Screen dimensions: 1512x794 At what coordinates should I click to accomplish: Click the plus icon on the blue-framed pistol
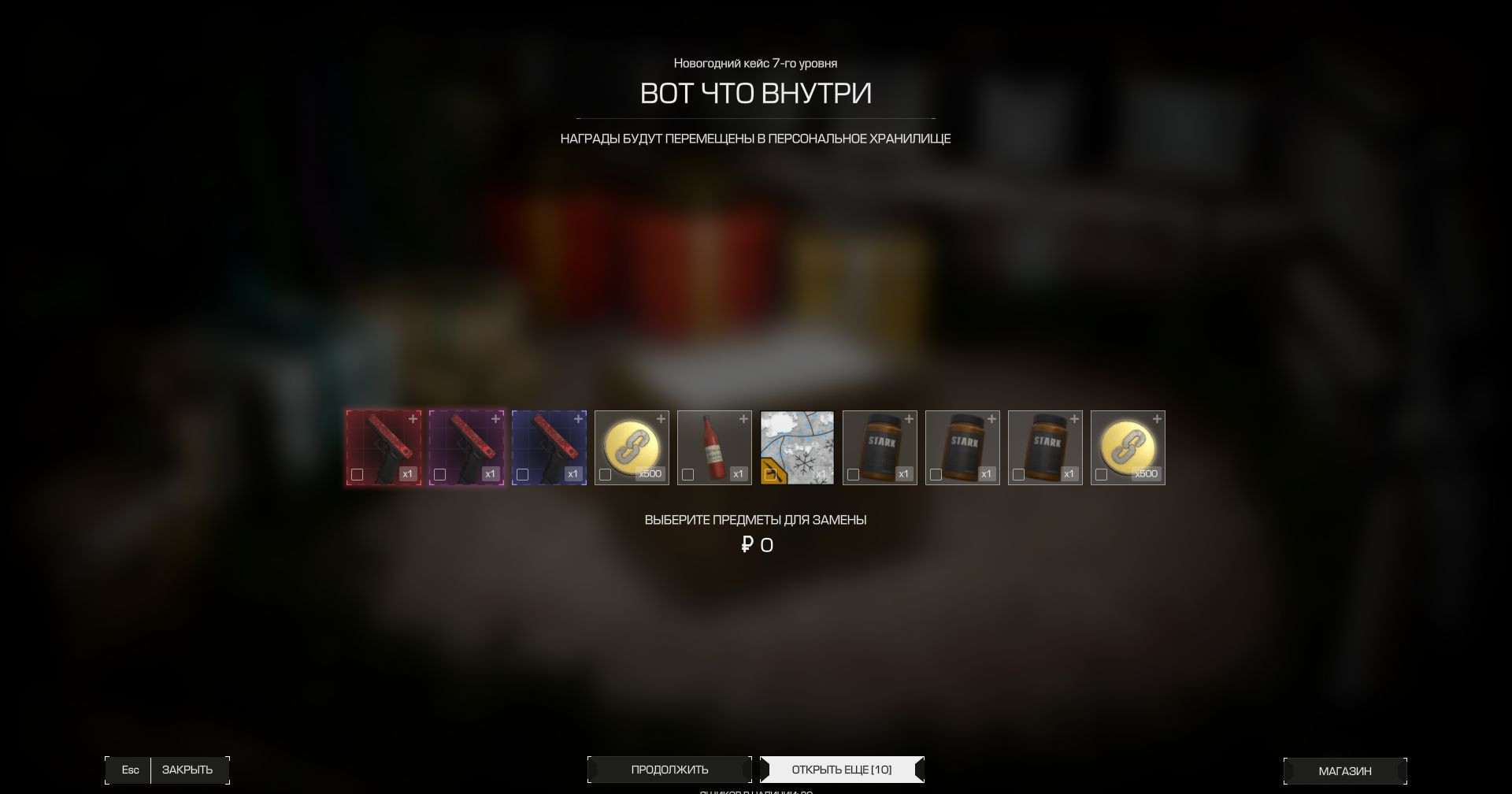tap(578, 419)
